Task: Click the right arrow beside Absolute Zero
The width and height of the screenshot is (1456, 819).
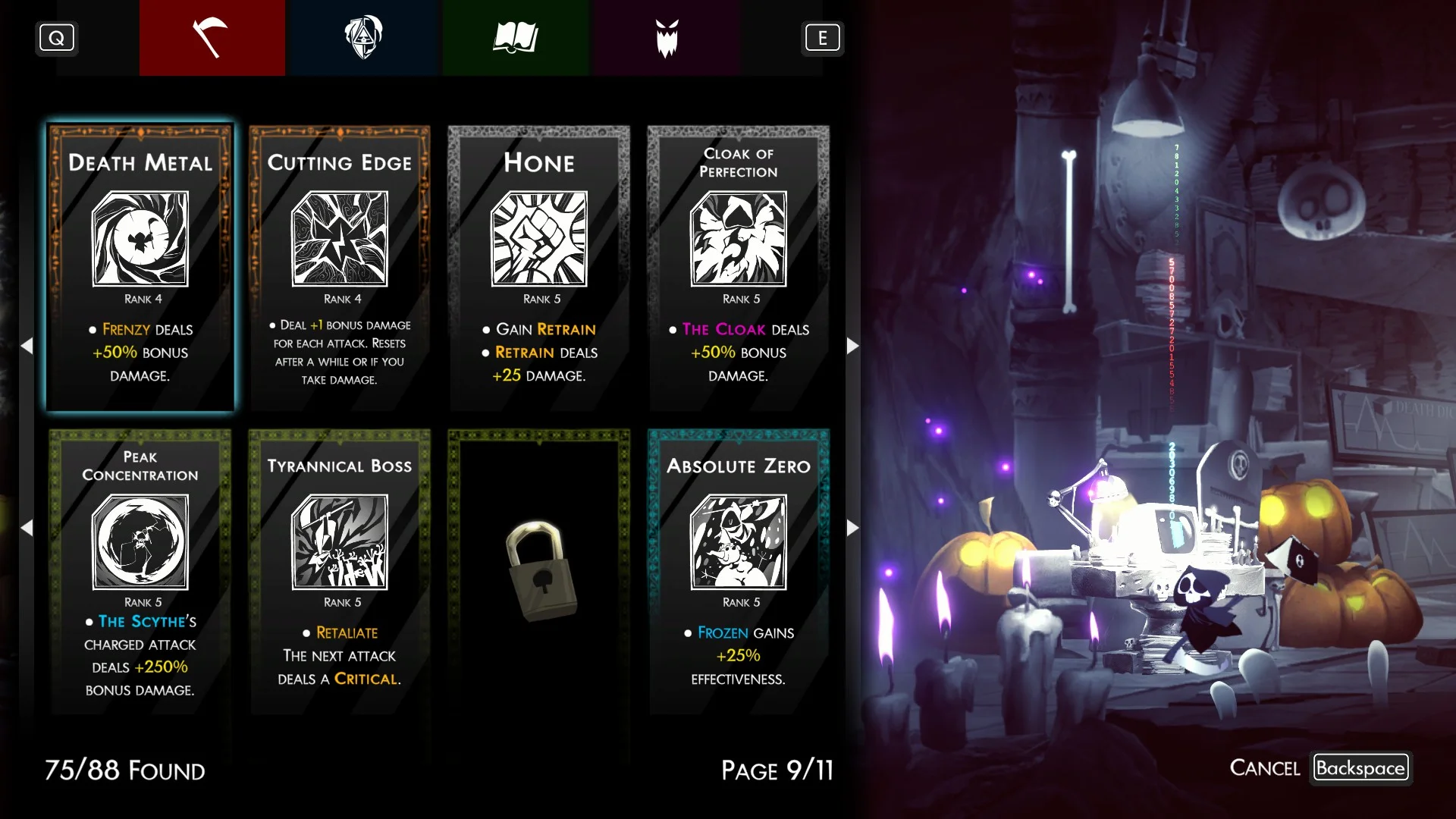Action: pos(852,528)
